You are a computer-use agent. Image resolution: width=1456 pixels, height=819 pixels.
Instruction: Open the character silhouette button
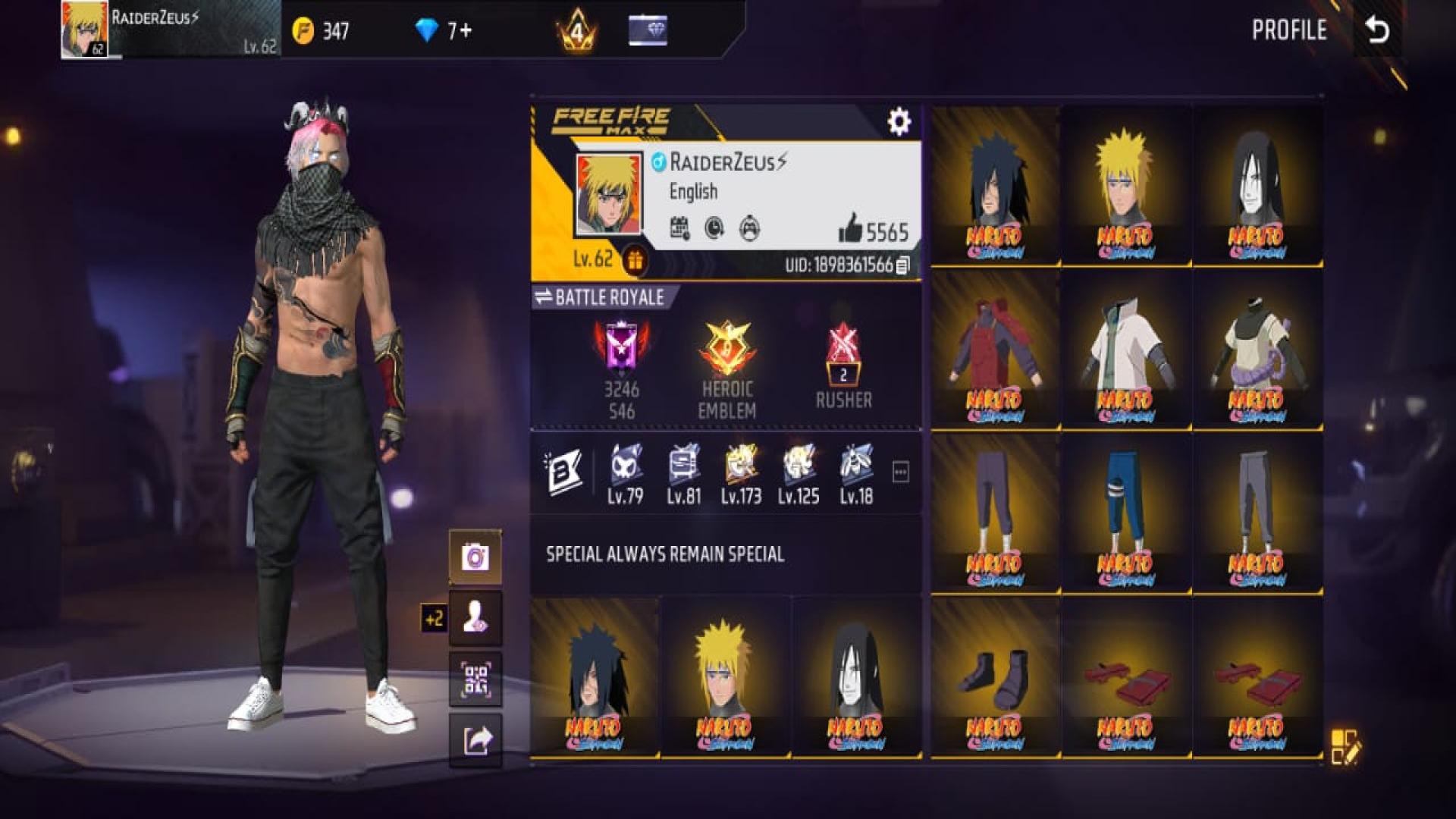click(475, 618)
